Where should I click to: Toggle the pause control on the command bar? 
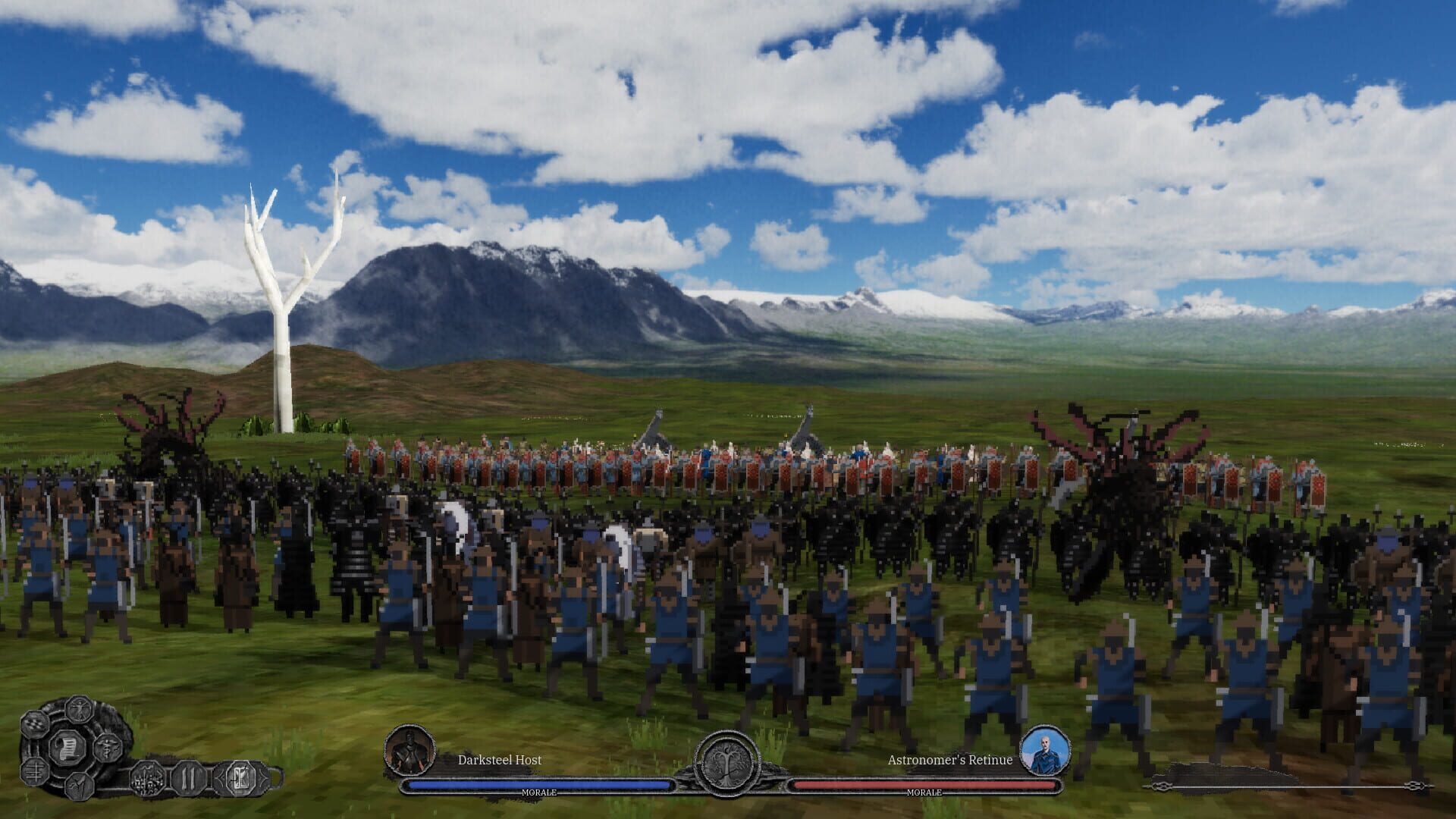(x=187, y=778)
